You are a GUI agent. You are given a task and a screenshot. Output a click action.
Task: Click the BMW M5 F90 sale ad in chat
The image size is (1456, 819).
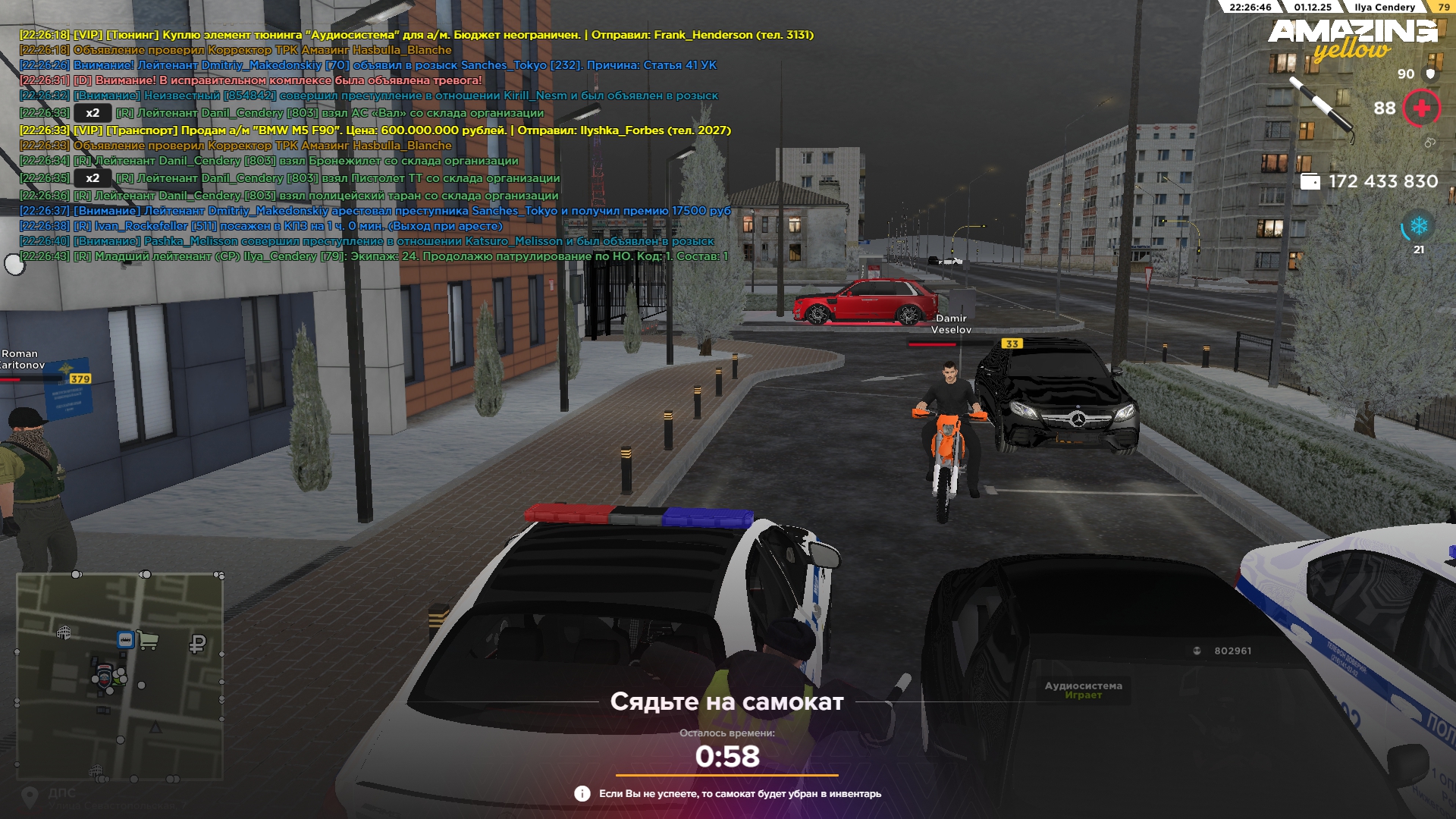coord(375,130)
